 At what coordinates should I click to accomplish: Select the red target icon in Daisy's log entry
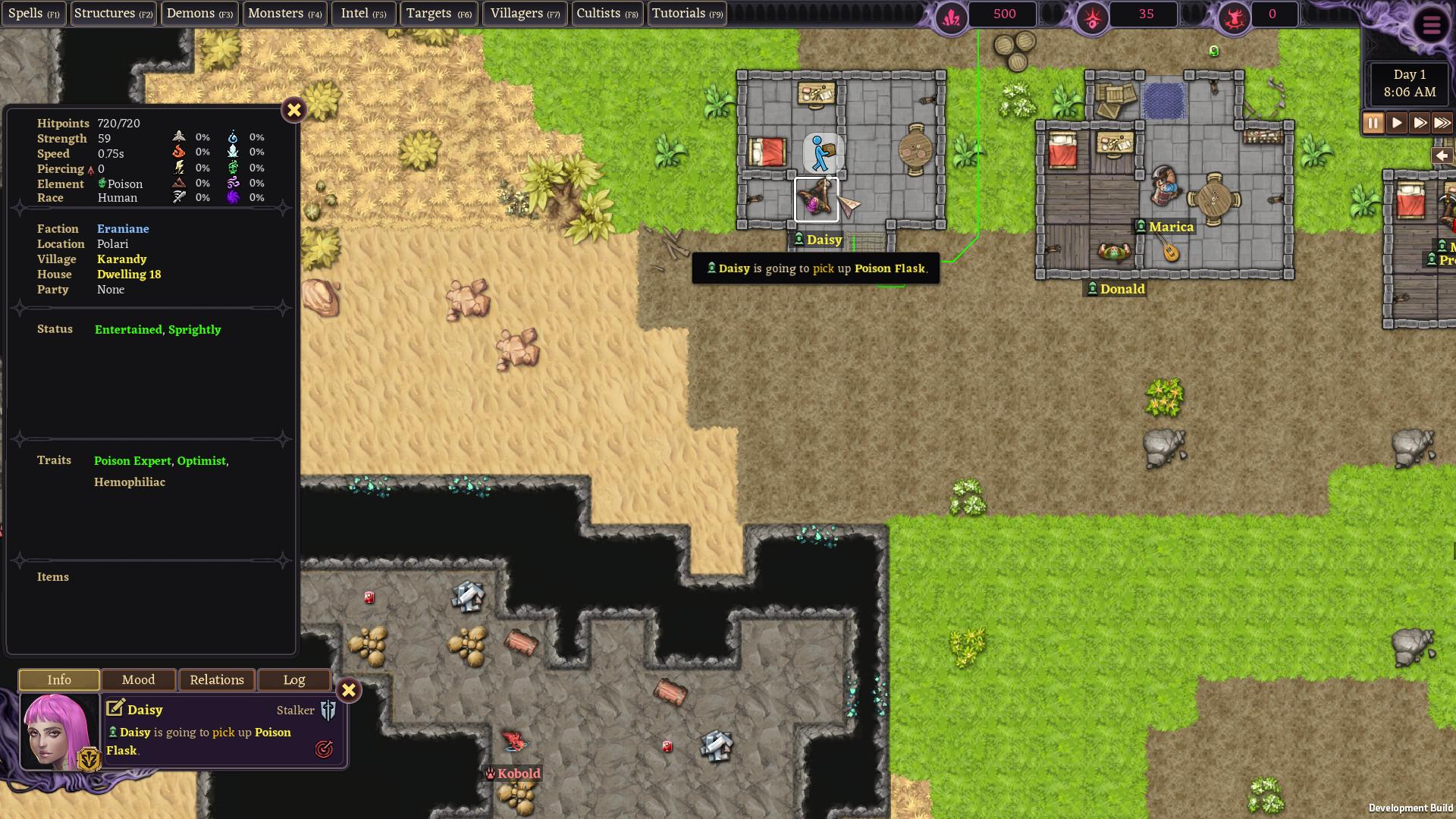click(x=325, y=748)
